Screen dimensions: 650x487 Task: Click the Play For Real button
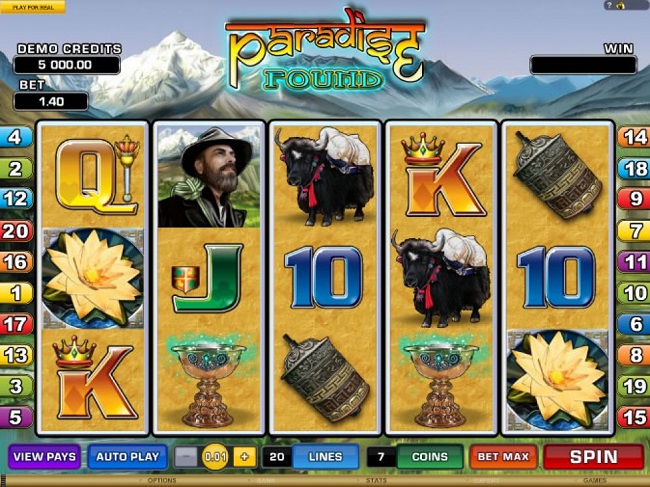(x=31, y=7)
